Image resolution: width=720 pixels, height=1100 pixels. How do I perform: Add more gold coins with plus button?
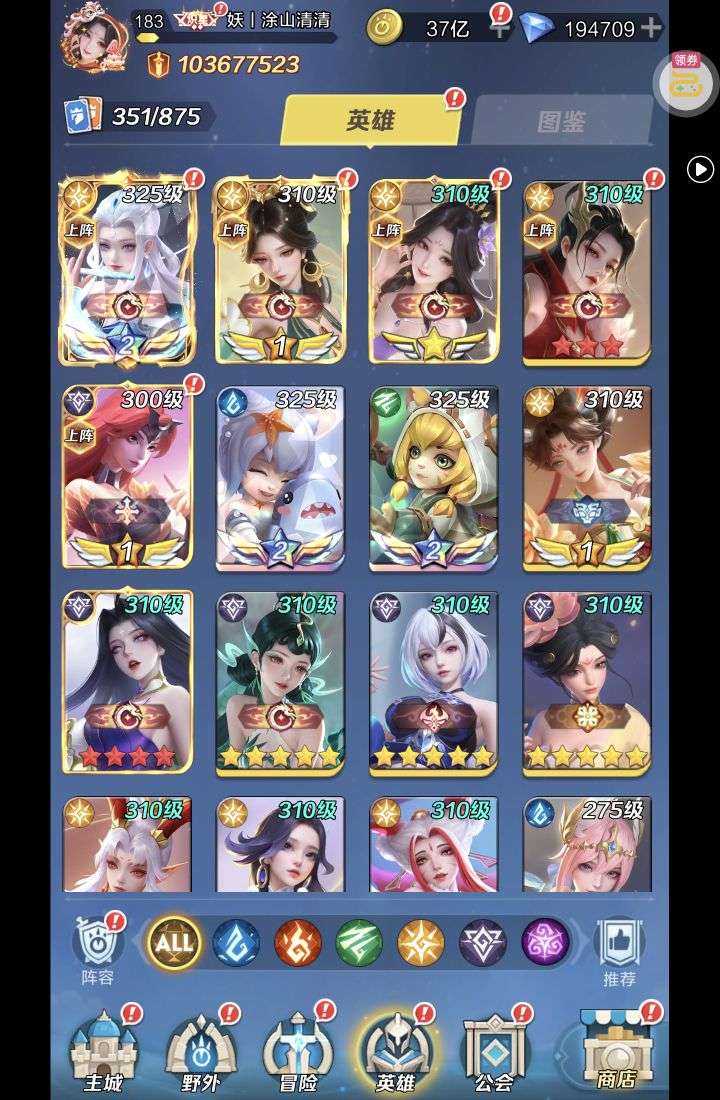(500, 29)
